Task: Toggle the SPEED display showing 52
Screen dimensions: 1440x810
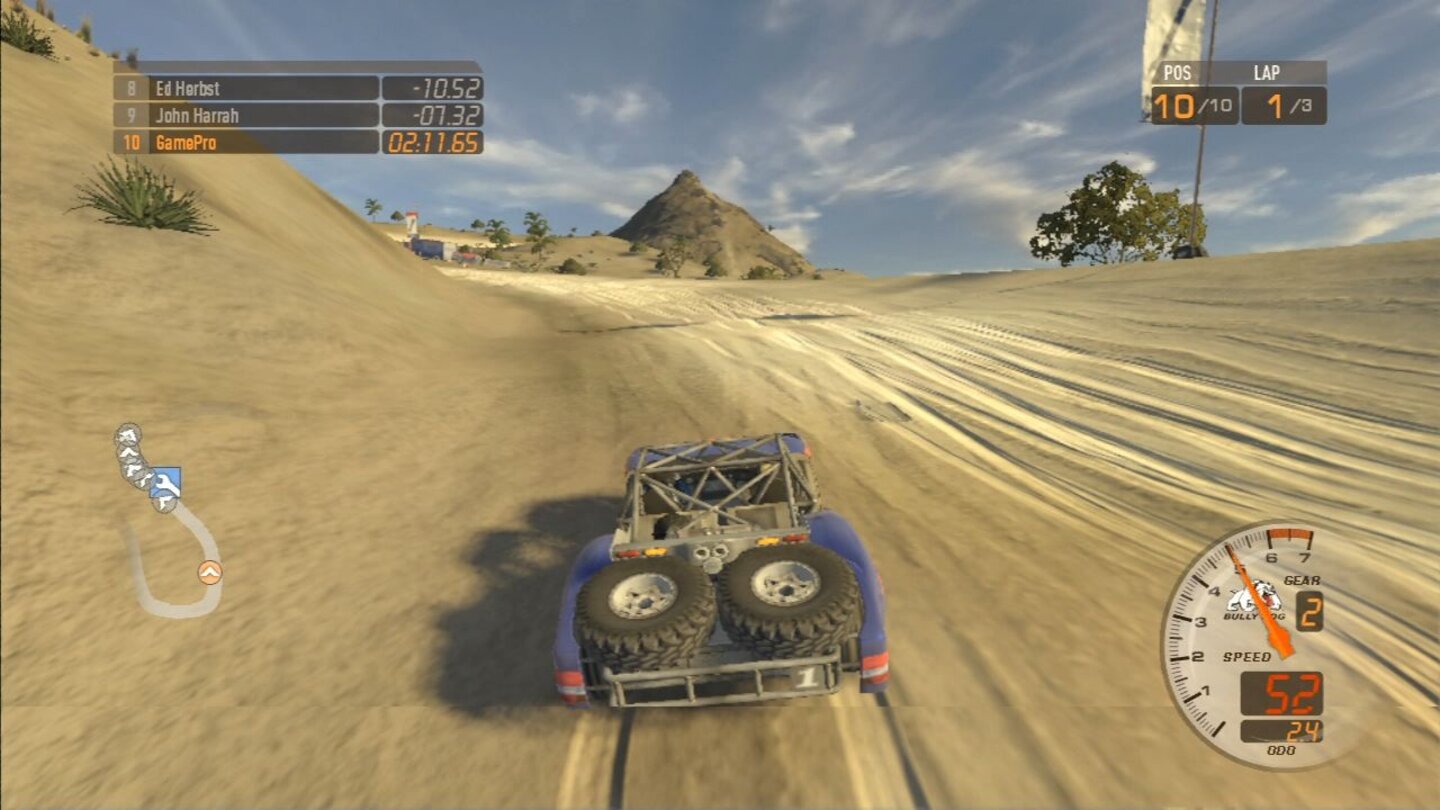Action: tap(1288, 690)
